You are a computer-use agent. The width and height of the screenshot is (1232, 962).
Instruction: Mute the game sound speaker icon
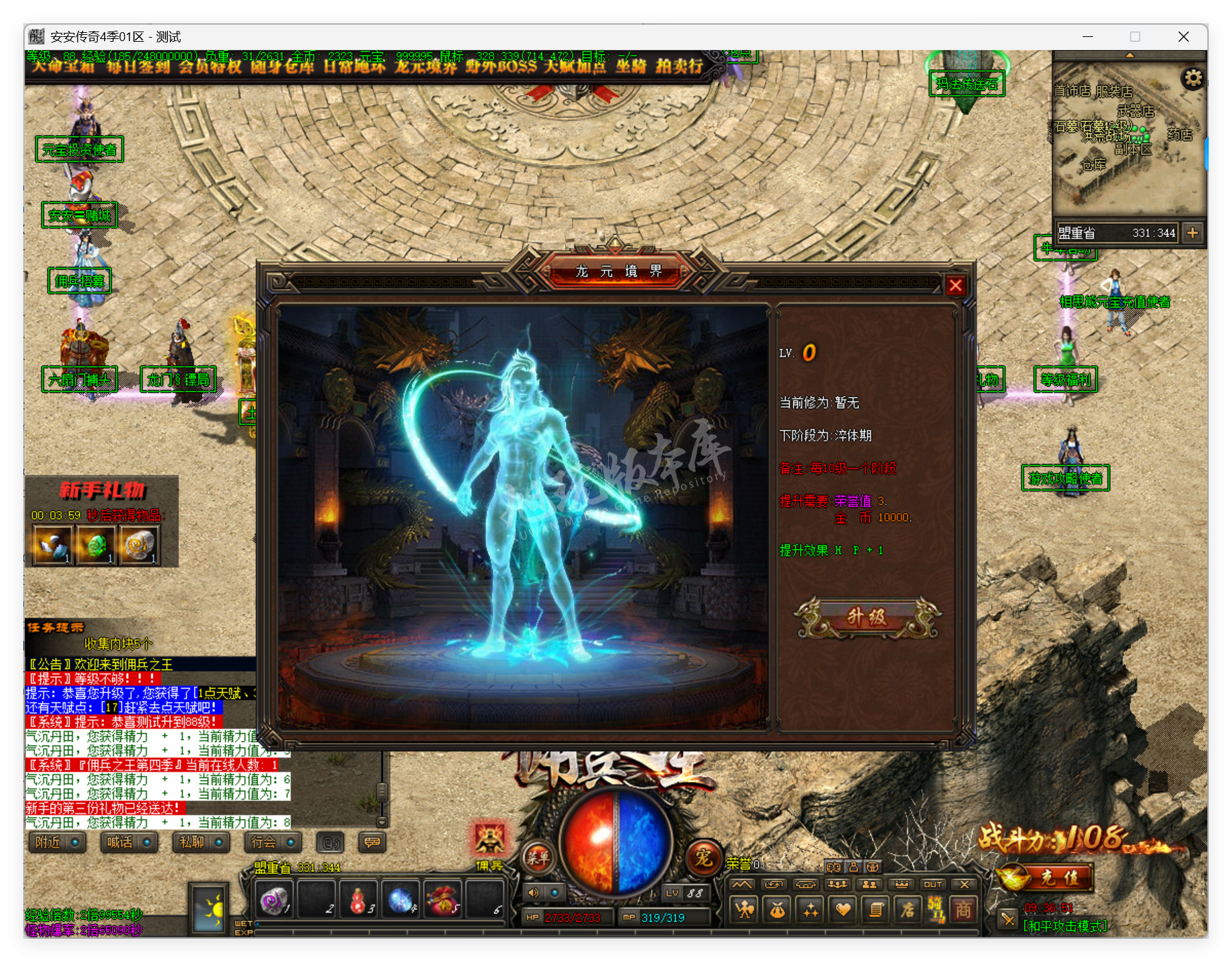[x=533, y=893]
